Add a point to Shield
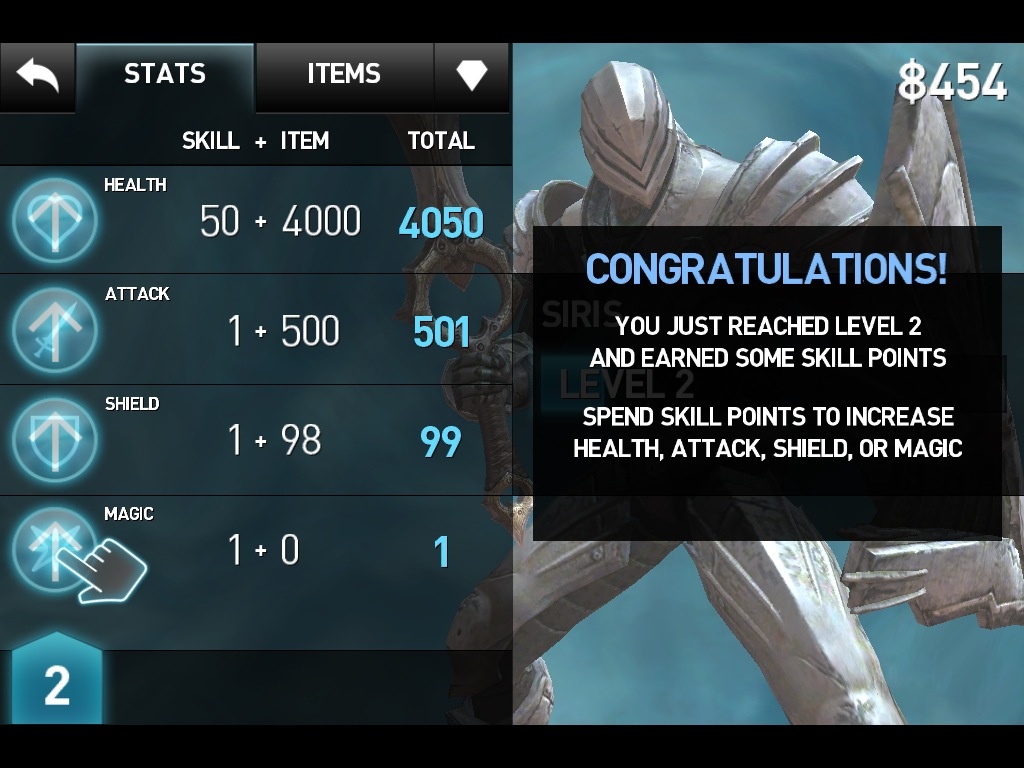 point(55,440)
